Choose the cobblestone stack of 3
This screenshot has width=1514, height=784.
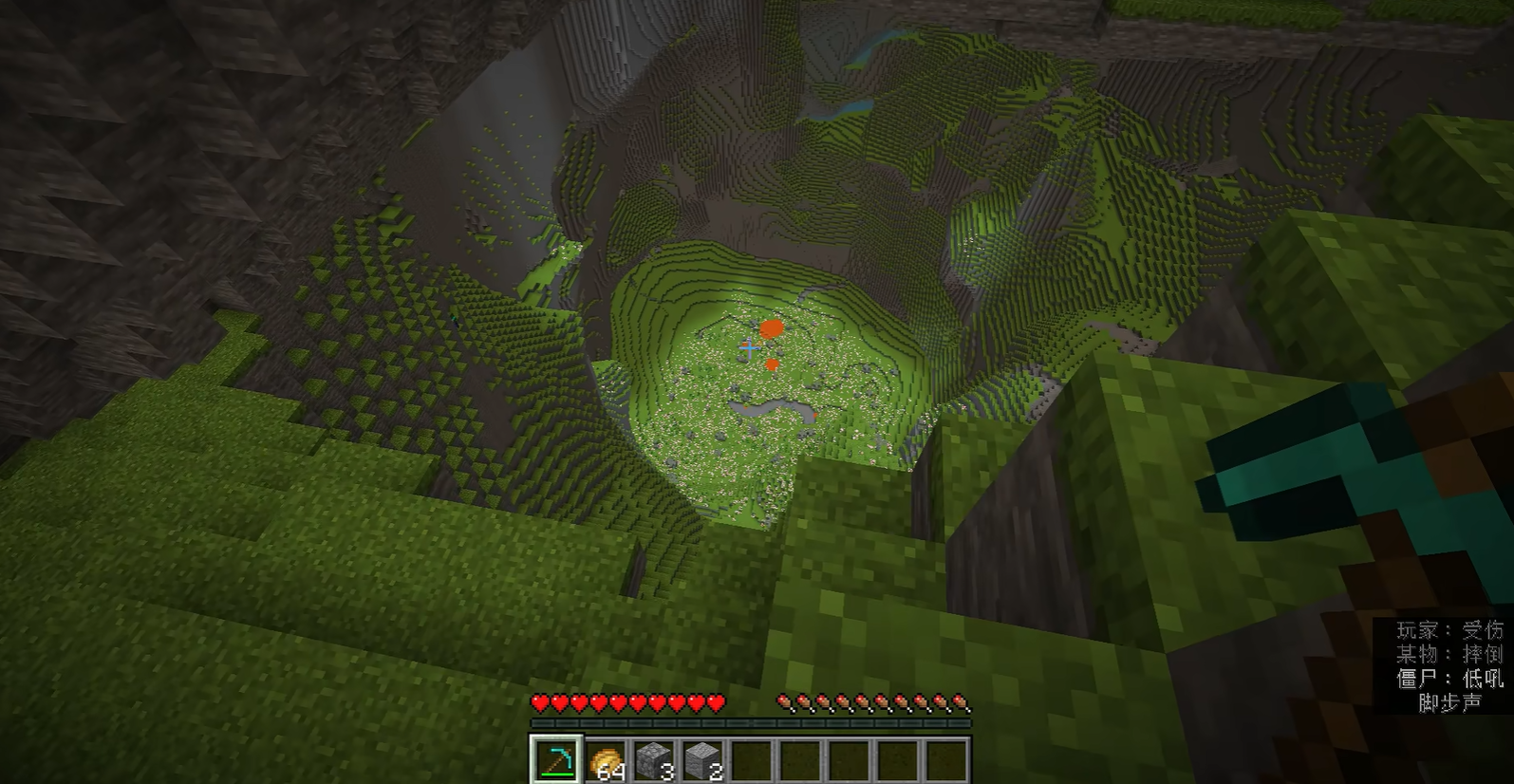pos(654,759)
